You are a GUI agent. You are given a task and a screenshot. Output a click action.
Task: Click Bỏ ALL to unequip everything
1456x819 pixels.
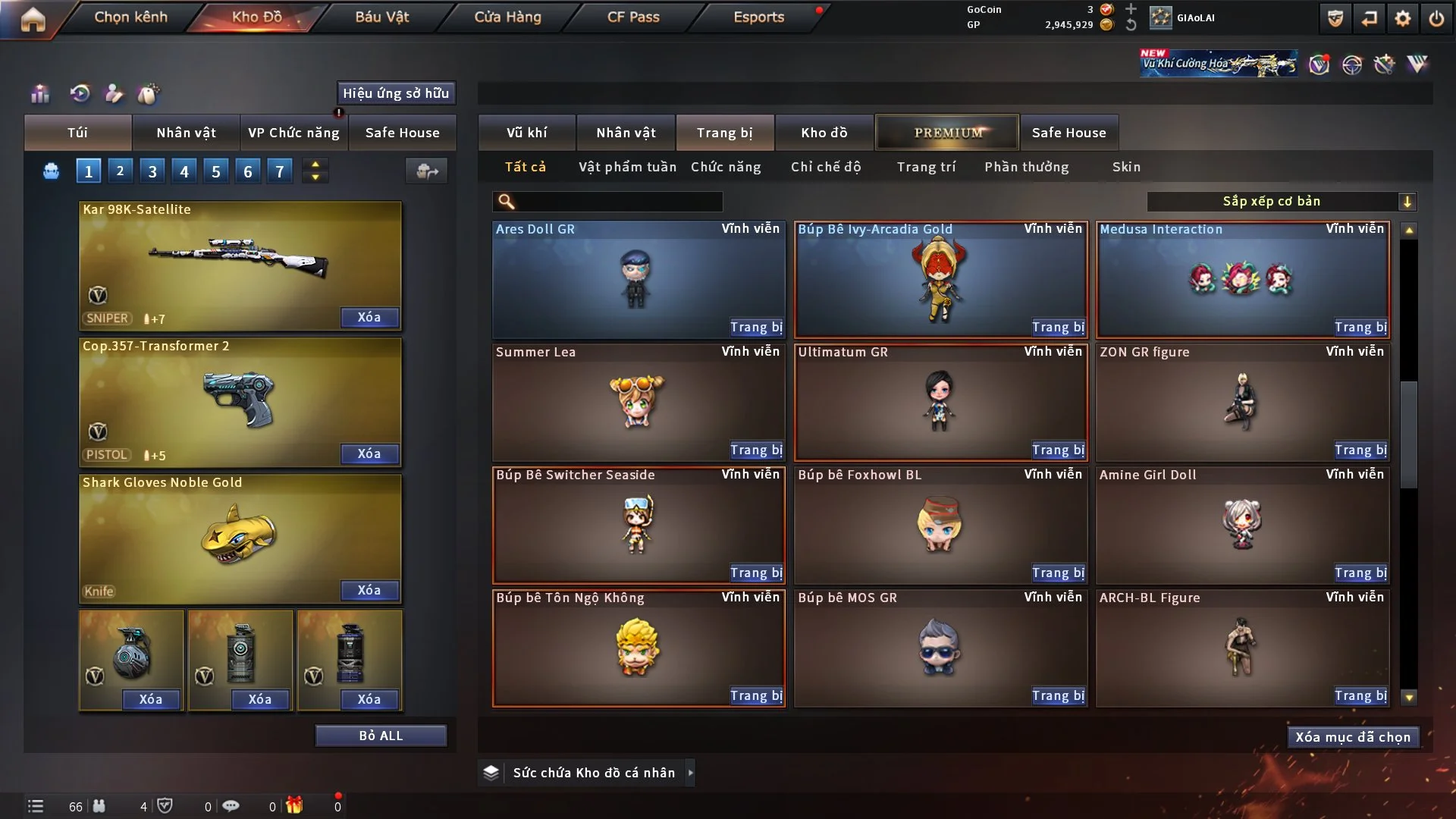381,736
